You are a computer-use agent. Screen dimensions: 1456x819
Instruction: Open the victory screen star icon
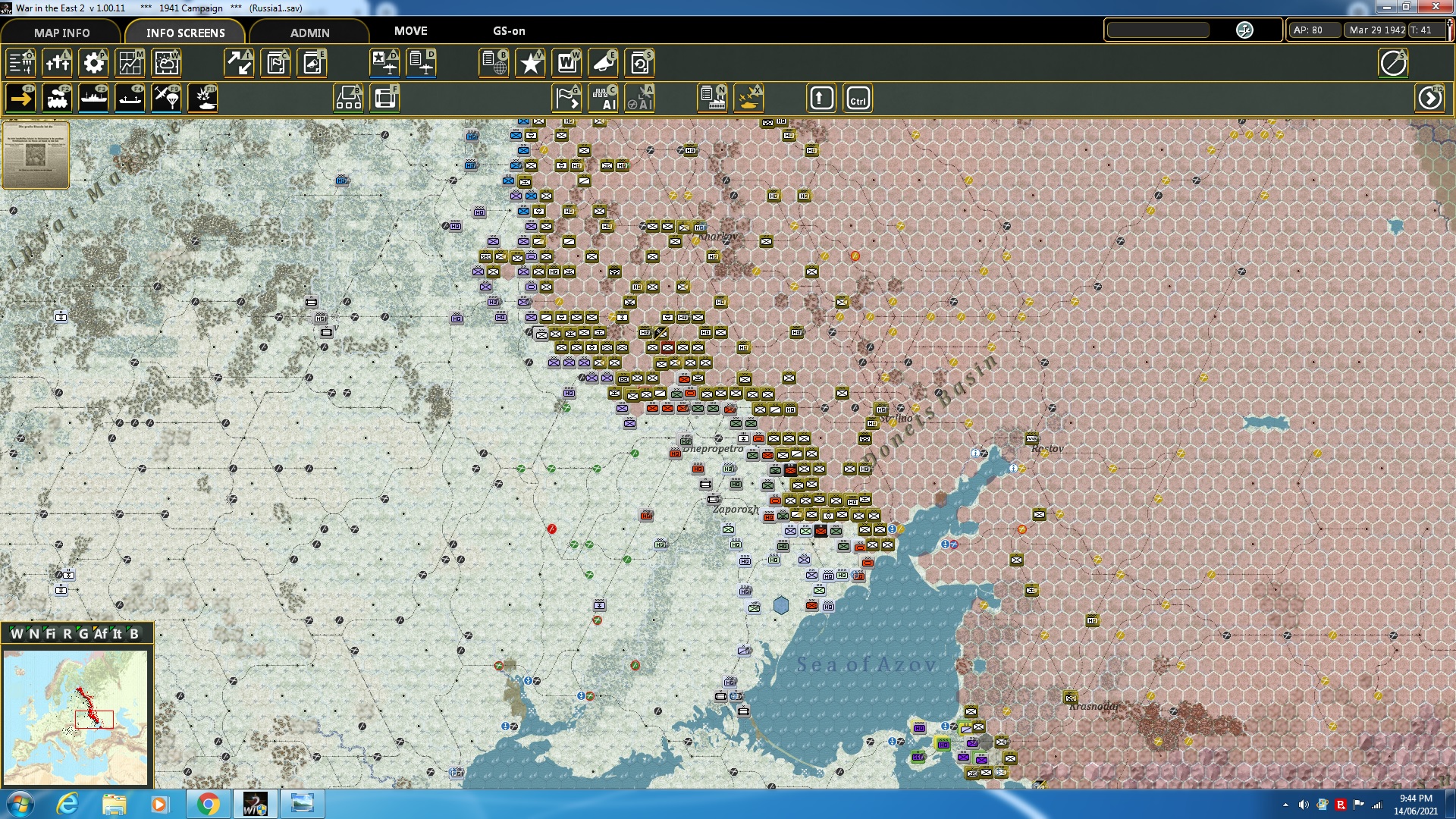pyautogui.click(x=530, y=63)
